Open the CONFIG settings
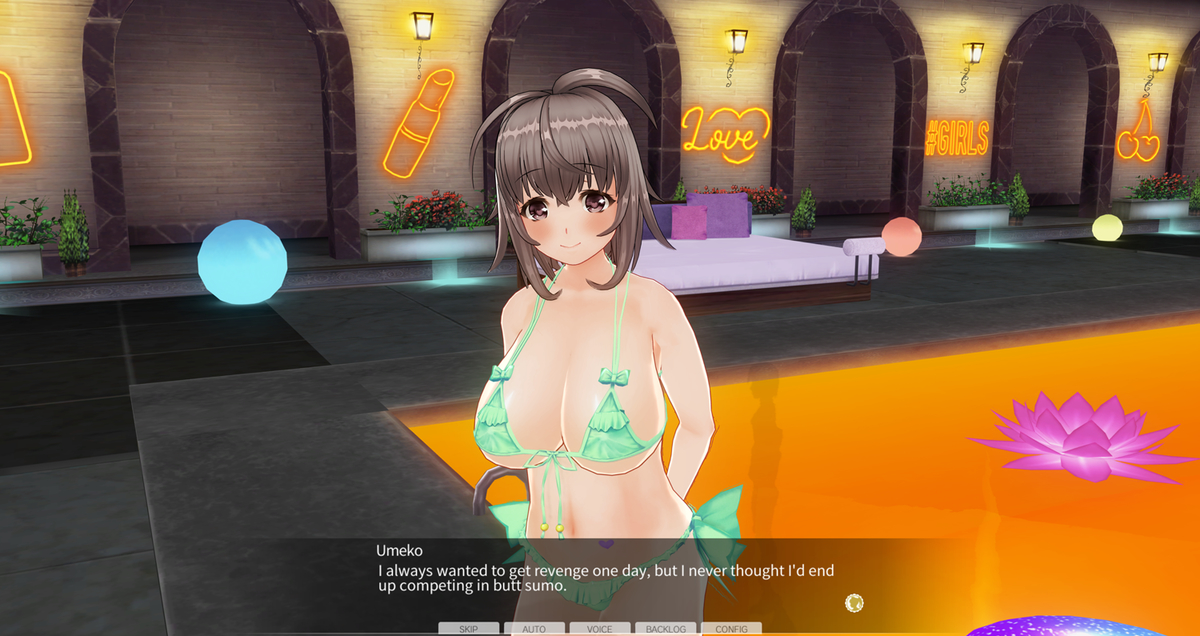The width and height of the screenshot is (1200, 636). (731, 629)
